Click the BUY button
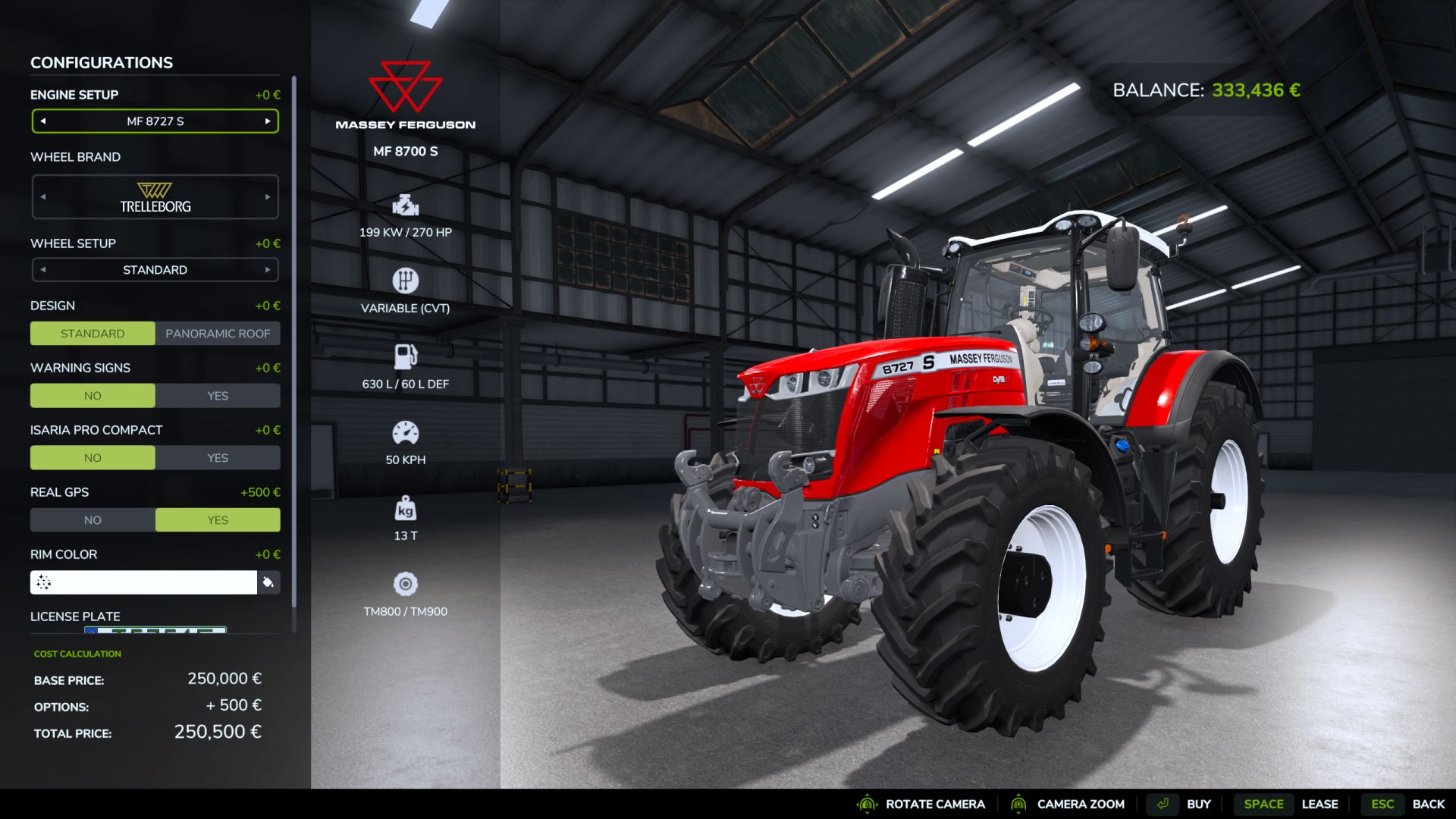The image size is (1456, 819). pyautogui.click(x=1199, y=804)
